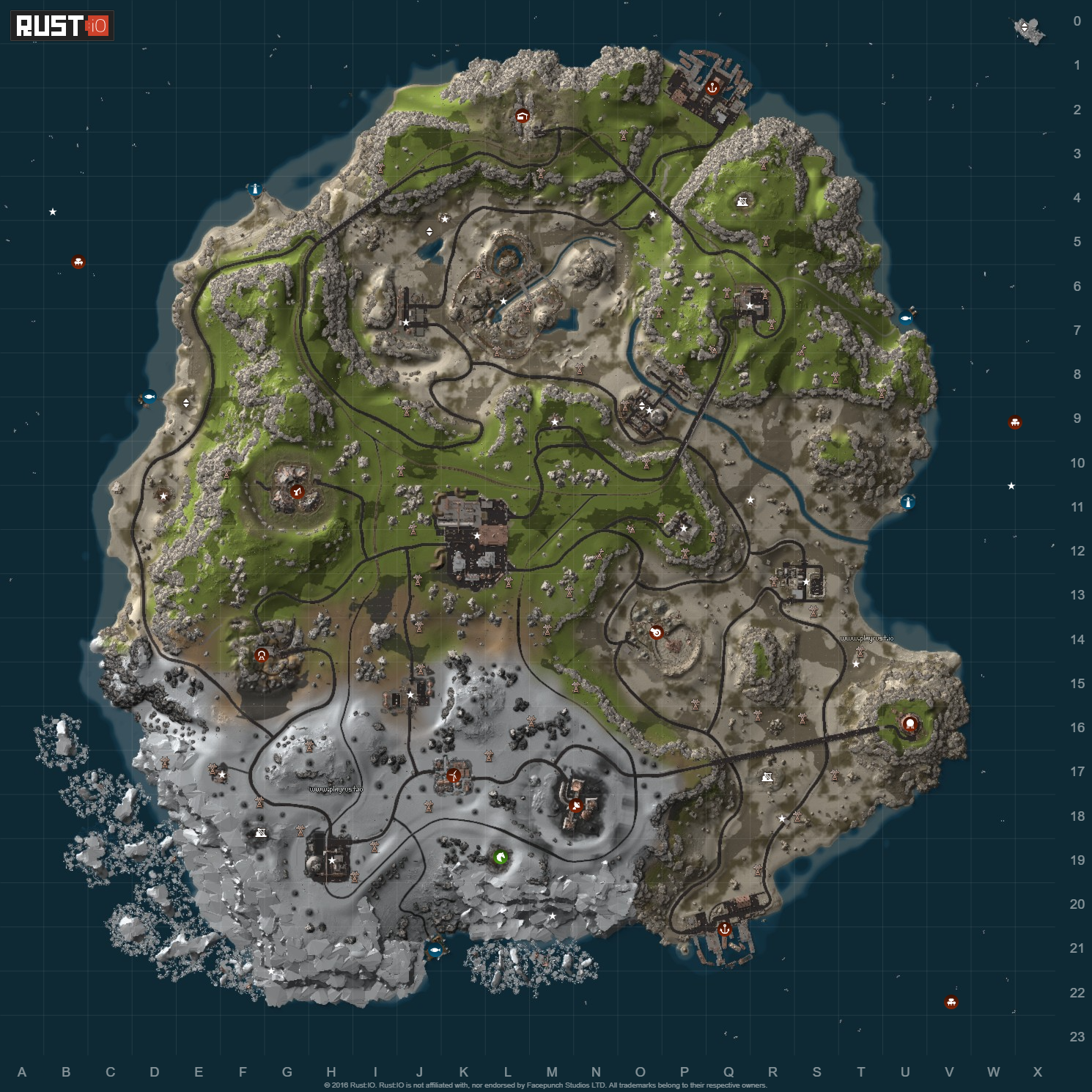The width and height of the screenshot is (1092, 1092).
Task: Select the red sawblade gear marker
Action: (656, 632)
